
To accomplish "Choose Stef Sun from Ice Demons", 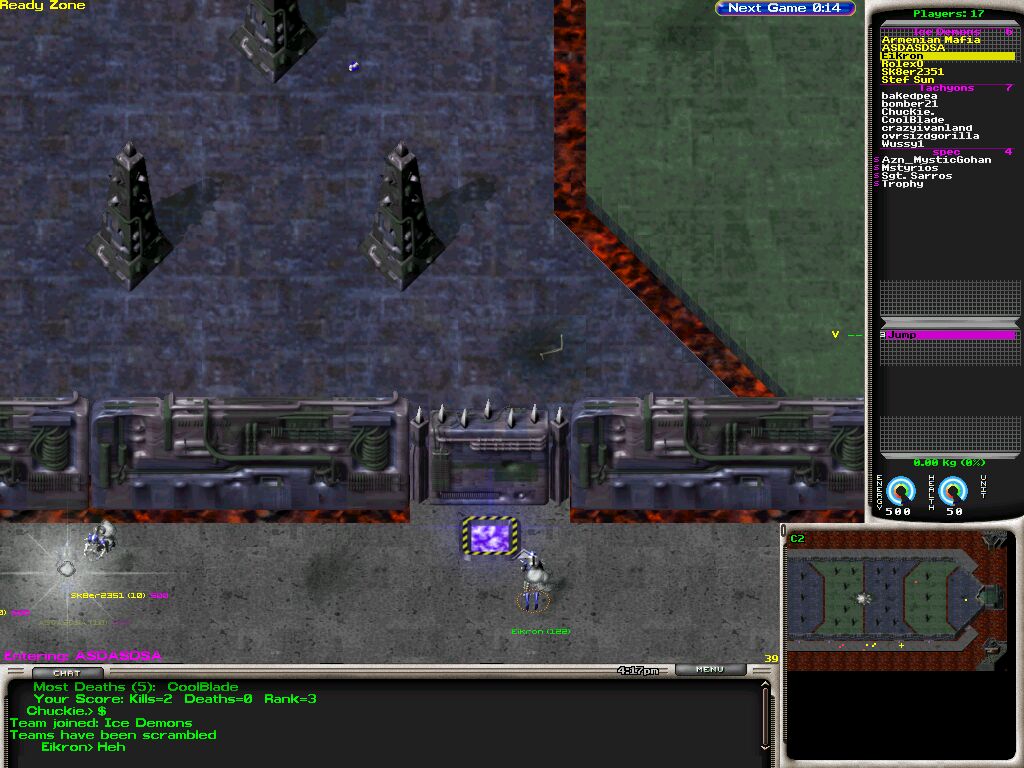I will coord(908,80).
